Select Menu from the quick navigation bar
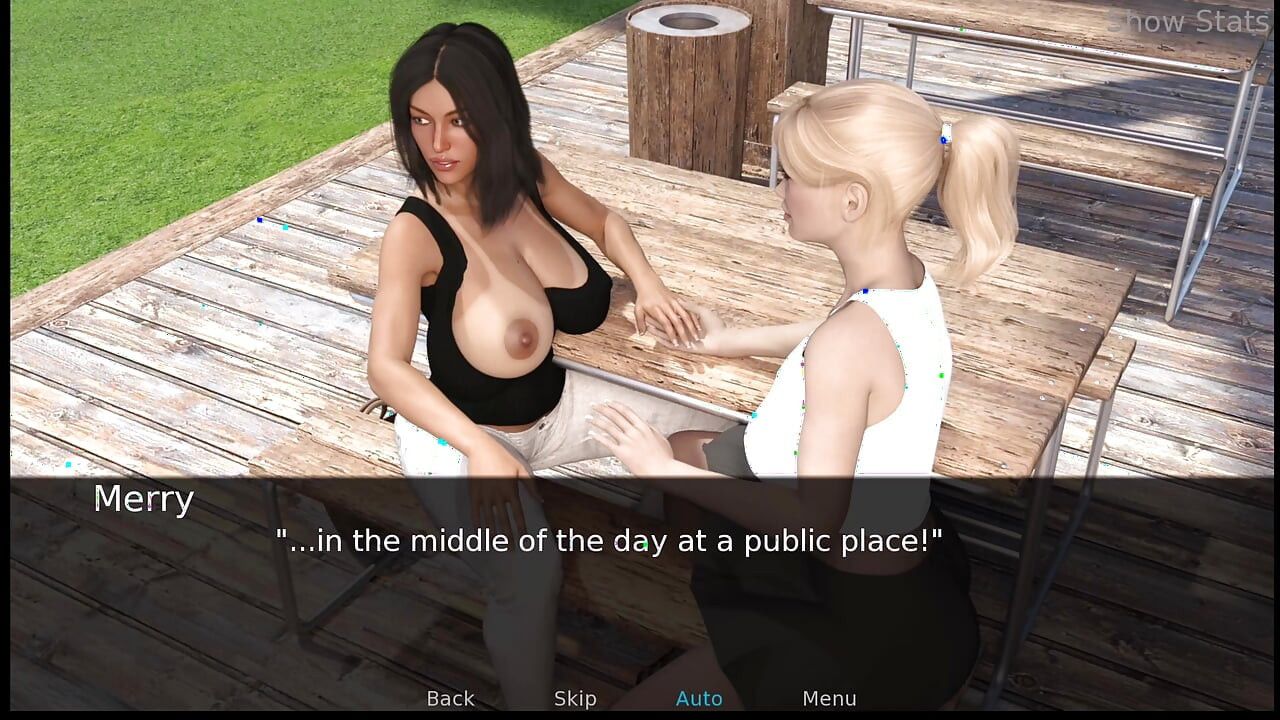Image resolution: width=1280 pixels, height=720 pixels. 829,698
